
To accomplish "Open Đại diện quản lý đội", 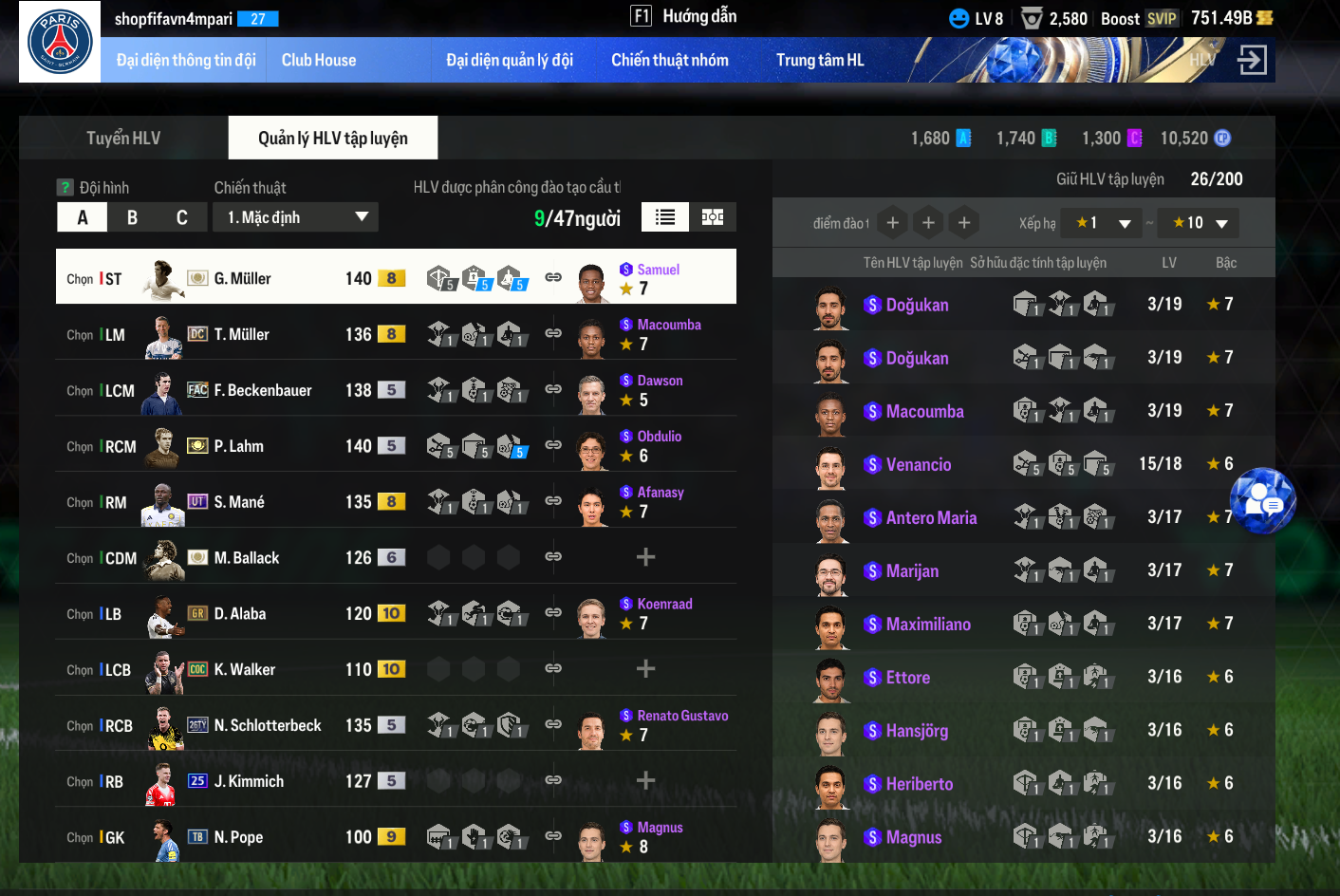I will [x=510, y=61].
